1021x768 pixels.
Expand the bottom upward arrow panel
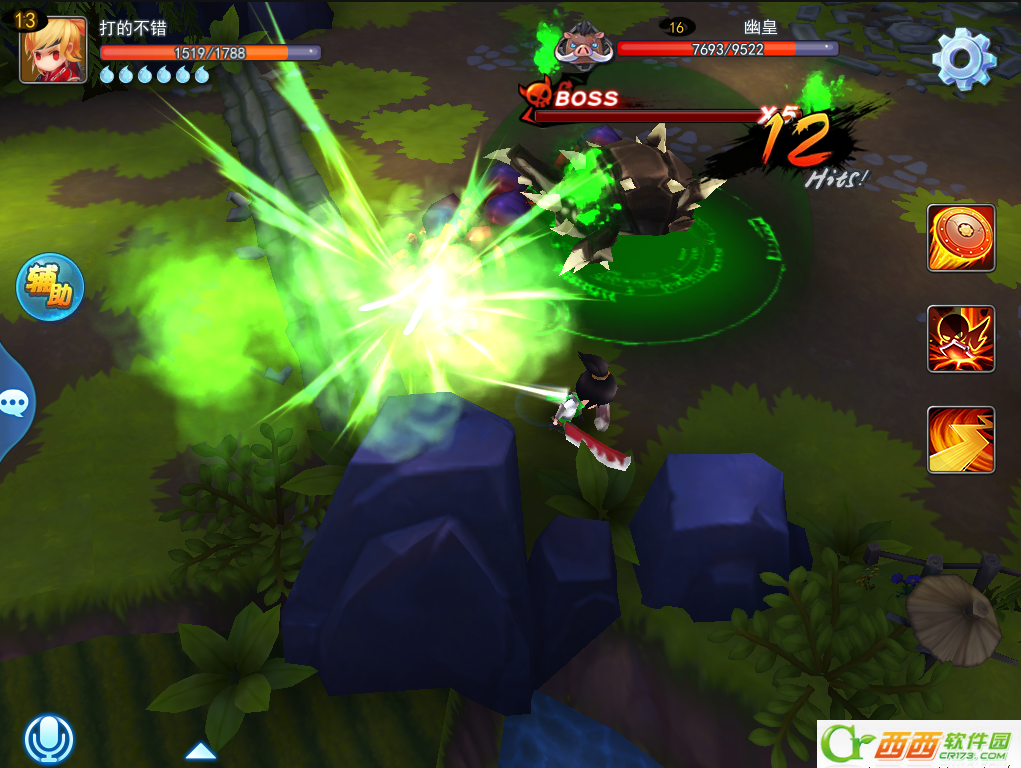pyautogui.click(x=201, y=750)
